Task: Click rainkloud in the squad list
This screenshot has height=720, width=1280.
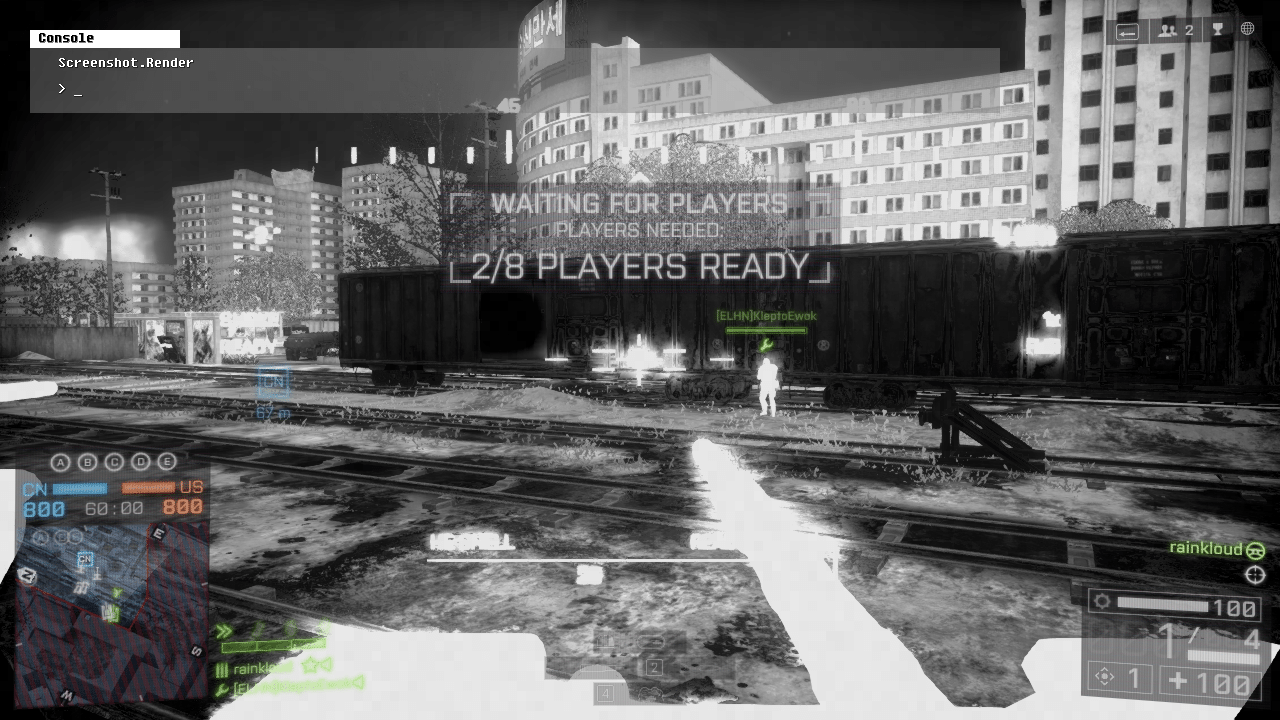Action: click(263, 667)
